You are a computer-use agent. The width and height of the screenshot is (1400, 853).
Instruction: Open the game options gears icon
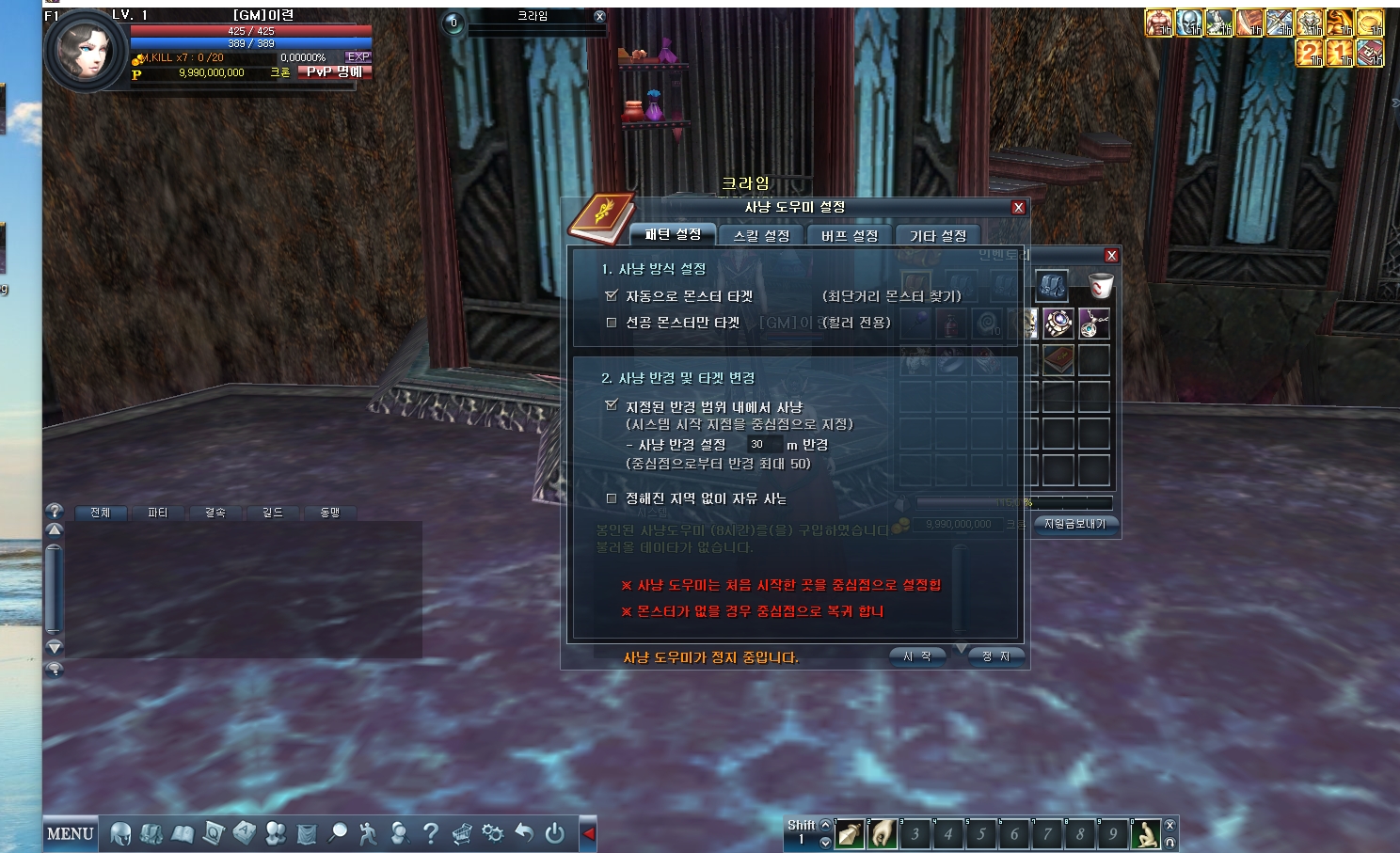[x=491, y=832]
